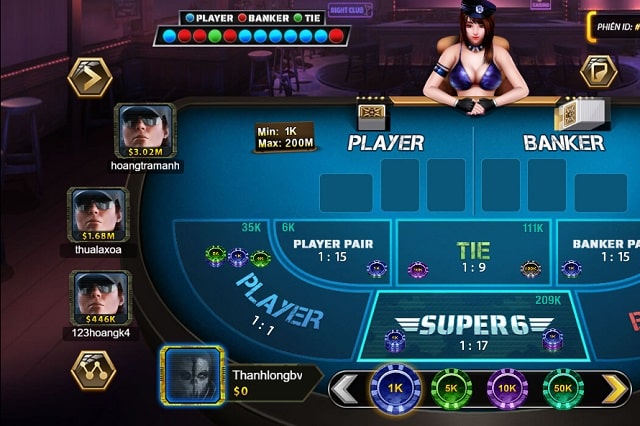640x426 pixels.
Task: Open the gold hexagon arrow button near the hostess
Action: pyautogui.click(x=600, y=72)
